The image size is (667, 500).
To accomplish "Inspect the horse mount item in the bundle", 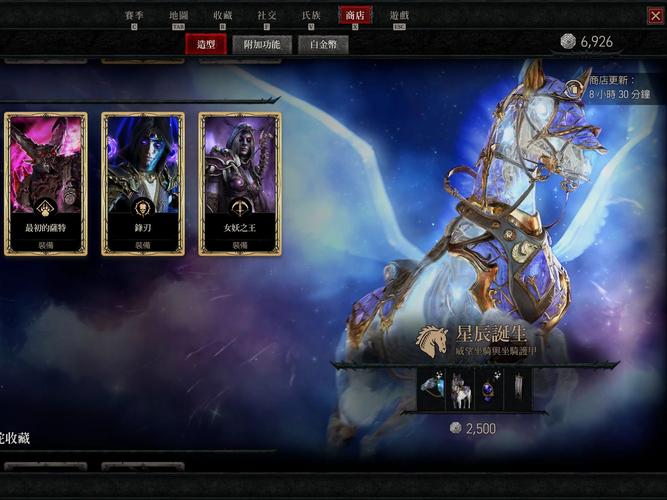I will click(x=461, y=390).
